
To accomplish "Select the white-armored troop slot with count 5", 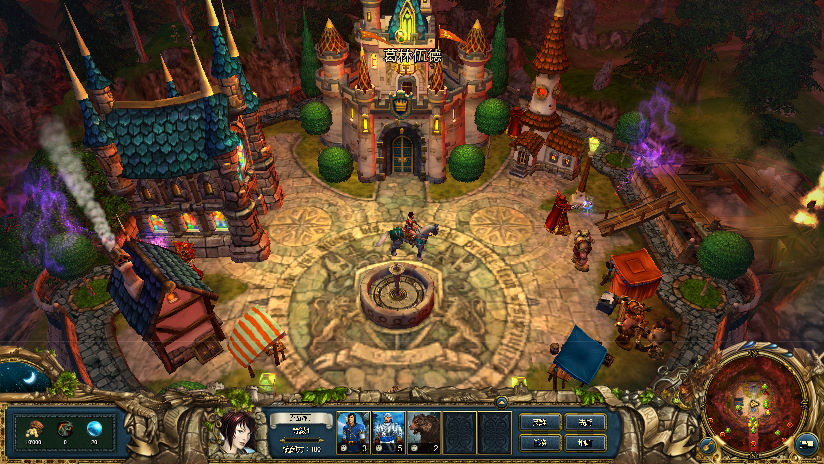I will coord(389,430).
